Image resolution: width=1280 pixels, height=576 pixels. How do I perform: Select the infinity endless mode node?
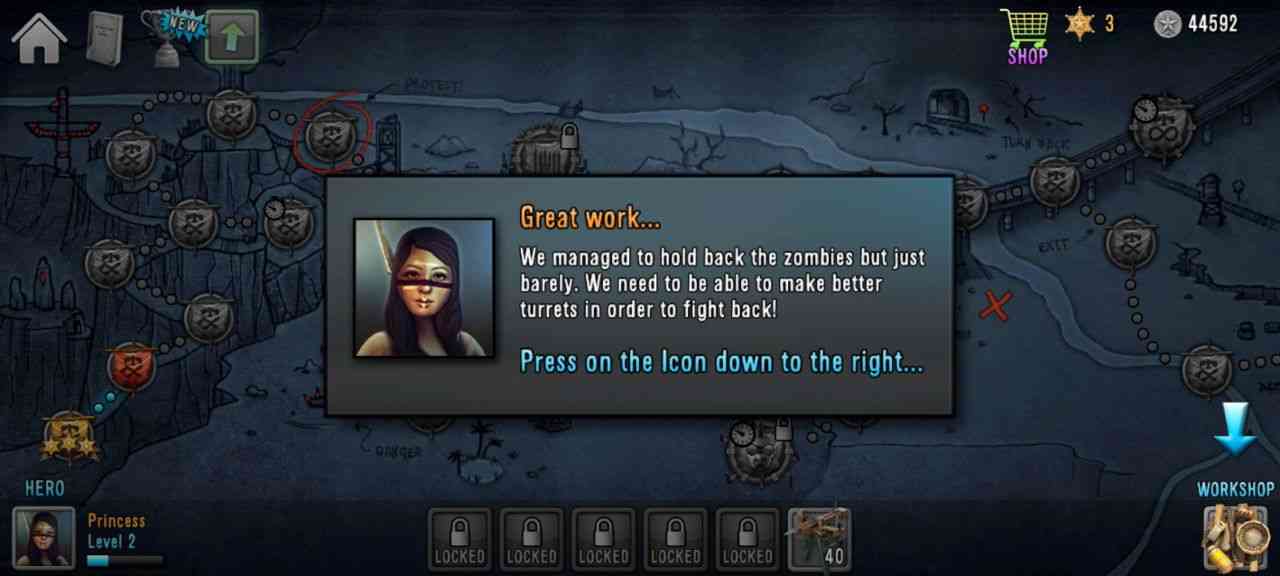(x=1163, y=126)
